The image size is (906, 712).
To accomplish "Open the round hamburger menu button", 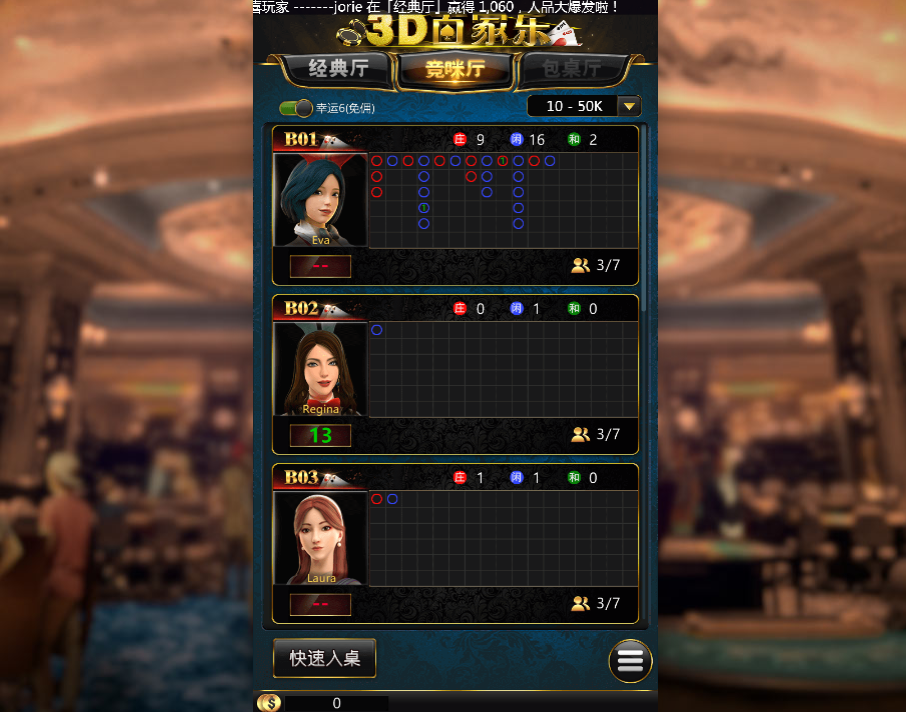I will click(630, 661).
